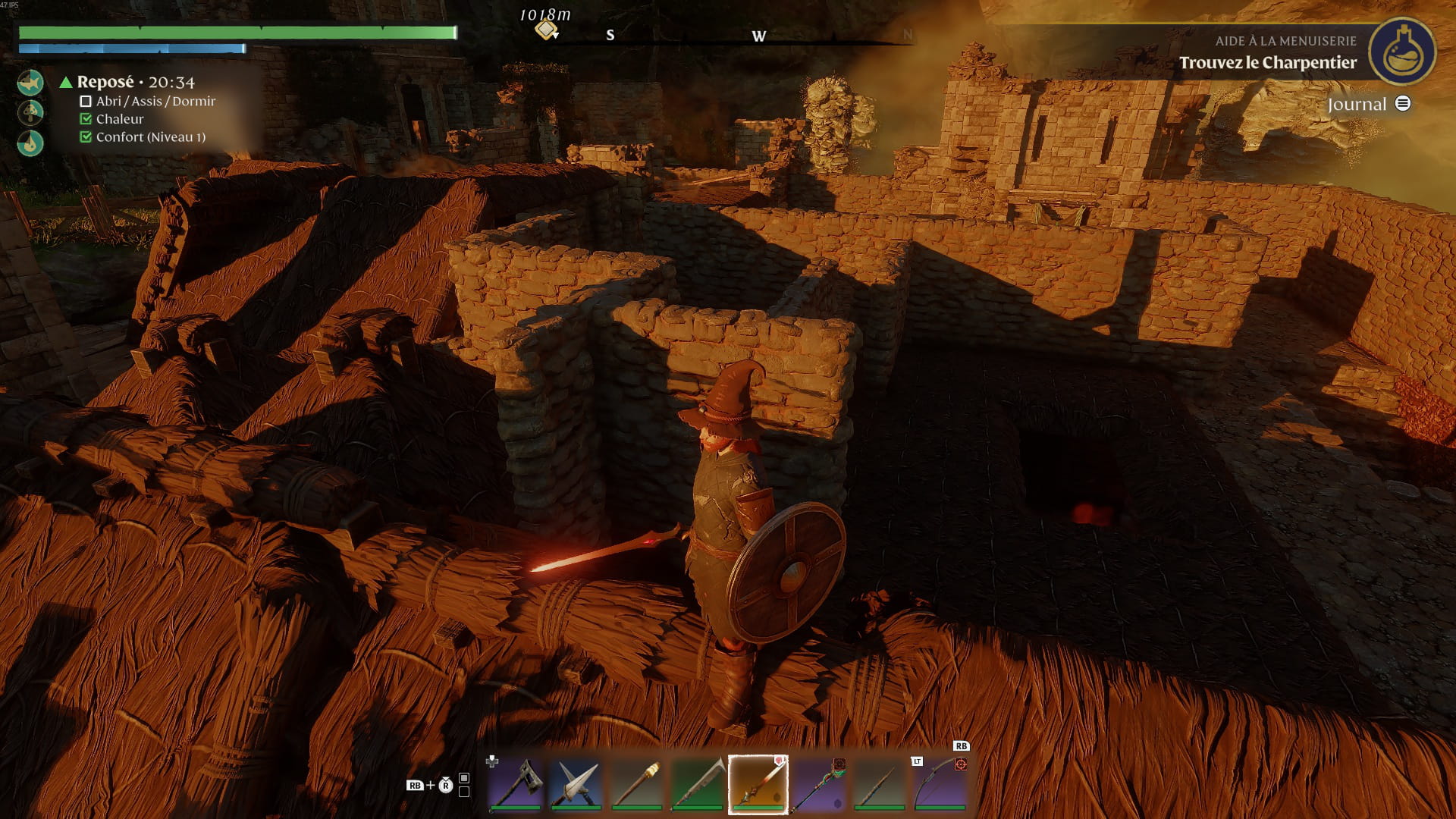Screen dimensions: 1456x819
Task: Inspect the mushroom food buff icon
Action: click(30, 112)
